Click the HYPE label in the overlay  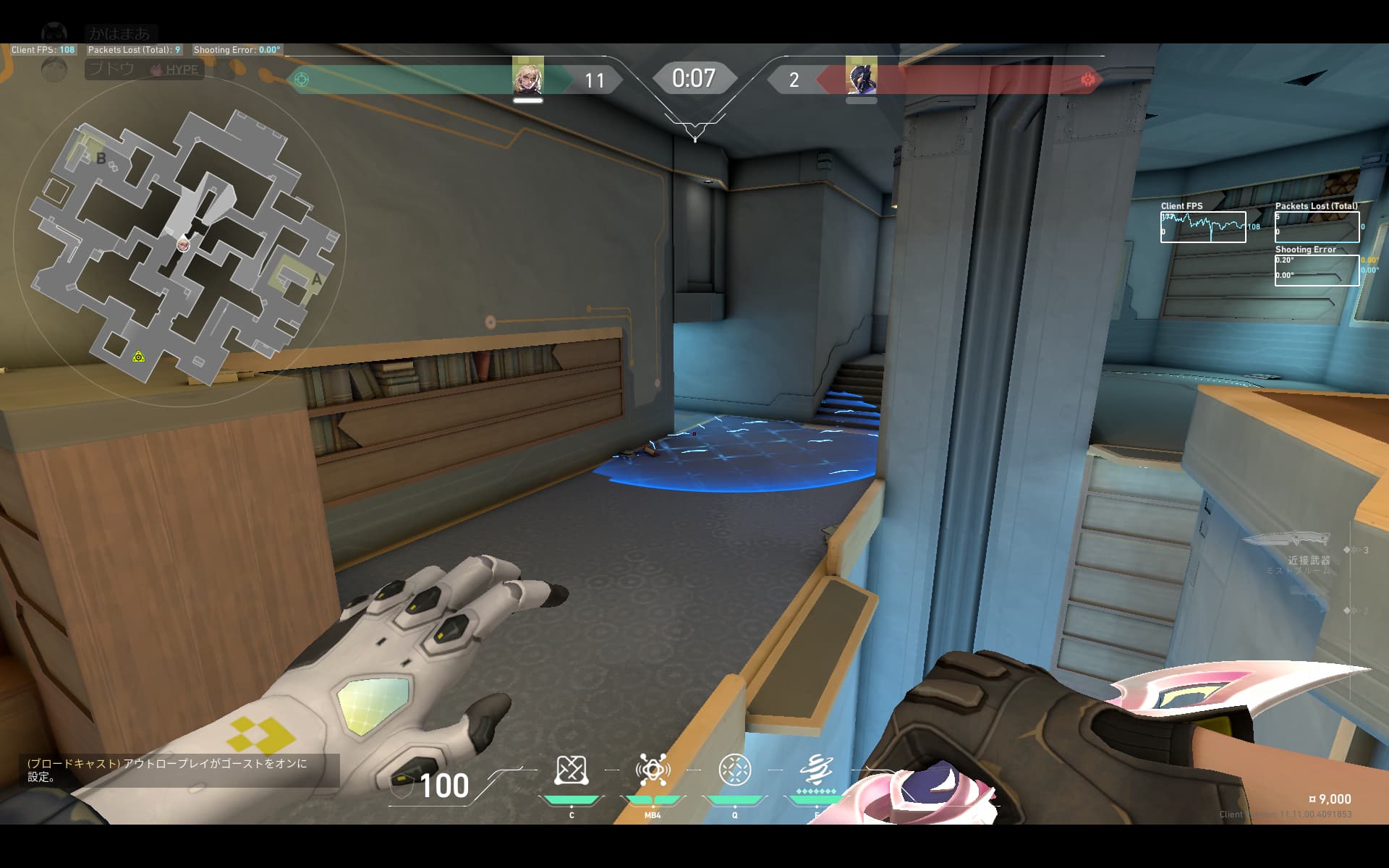point(181,70)
